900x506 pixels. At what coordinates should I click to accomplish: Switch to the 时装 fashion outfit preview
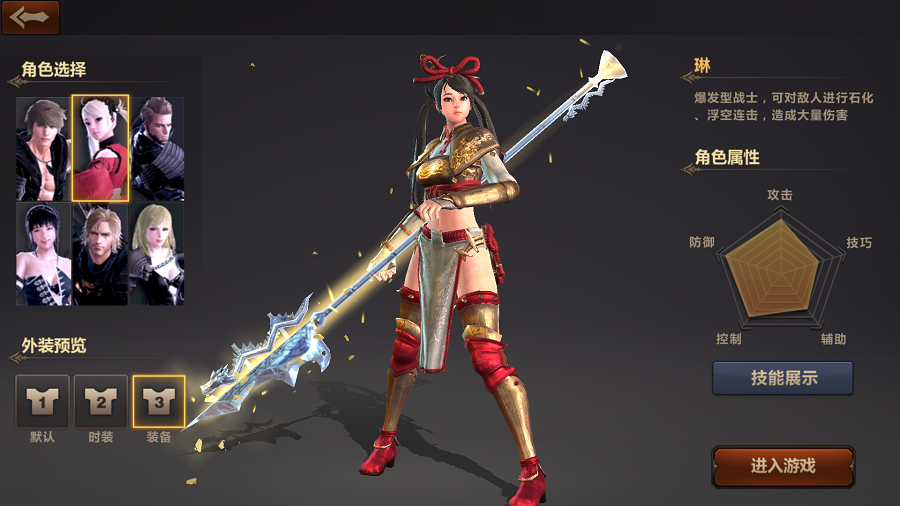(101, 401)
